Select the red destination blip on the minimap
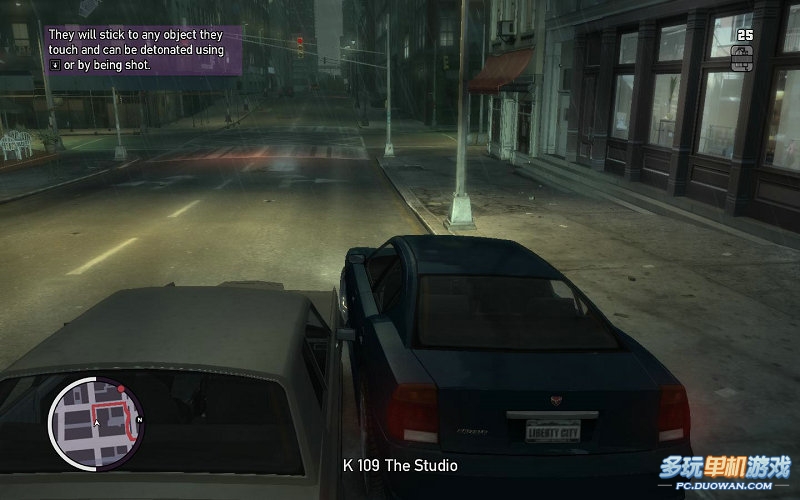800x500 pixels. pos(121,386)
